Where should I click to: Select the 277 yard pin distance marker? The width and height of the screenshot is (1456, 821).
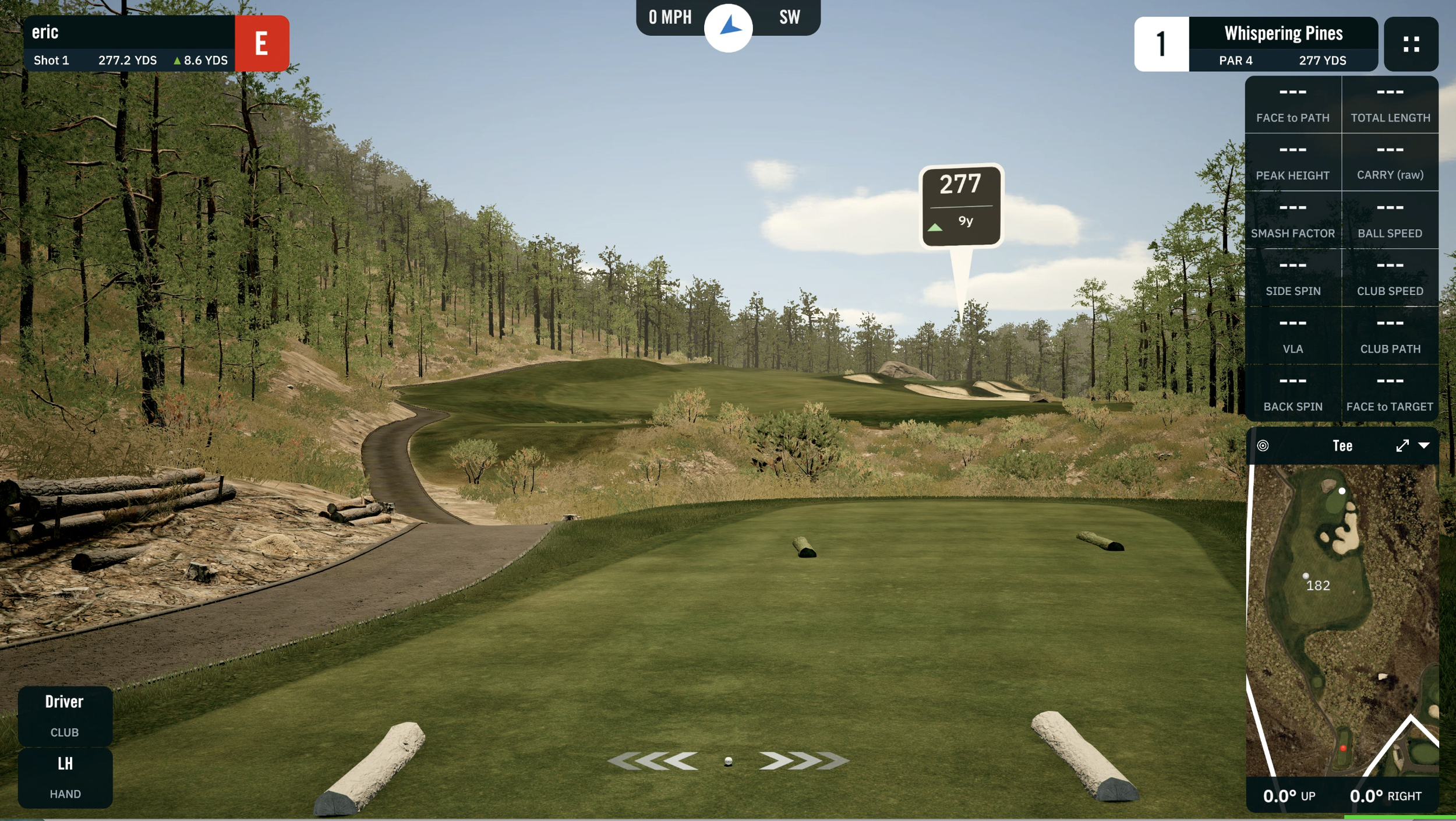point(961,205)
